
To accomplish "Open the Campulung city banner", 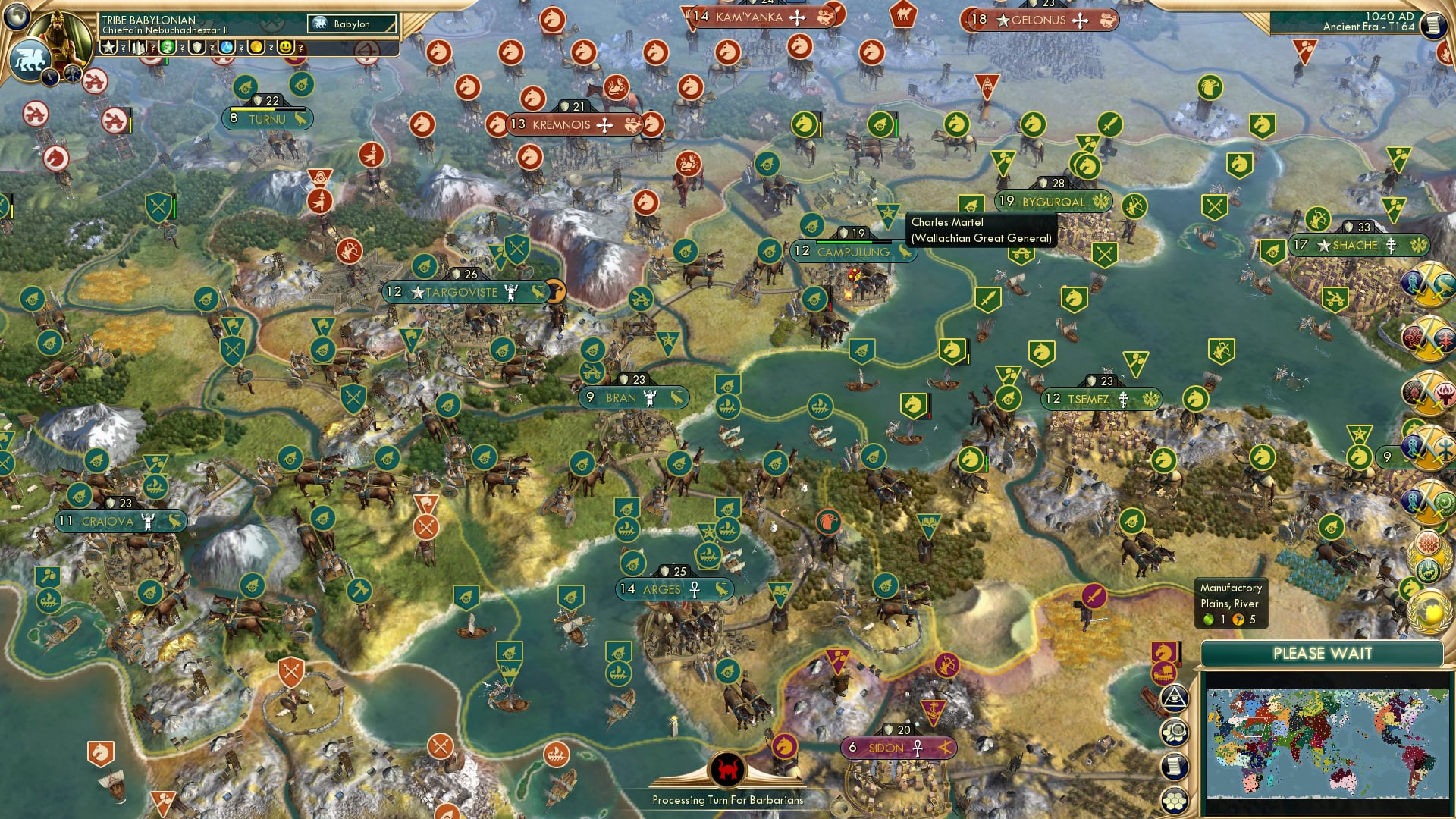I will [x=852, y=252].
